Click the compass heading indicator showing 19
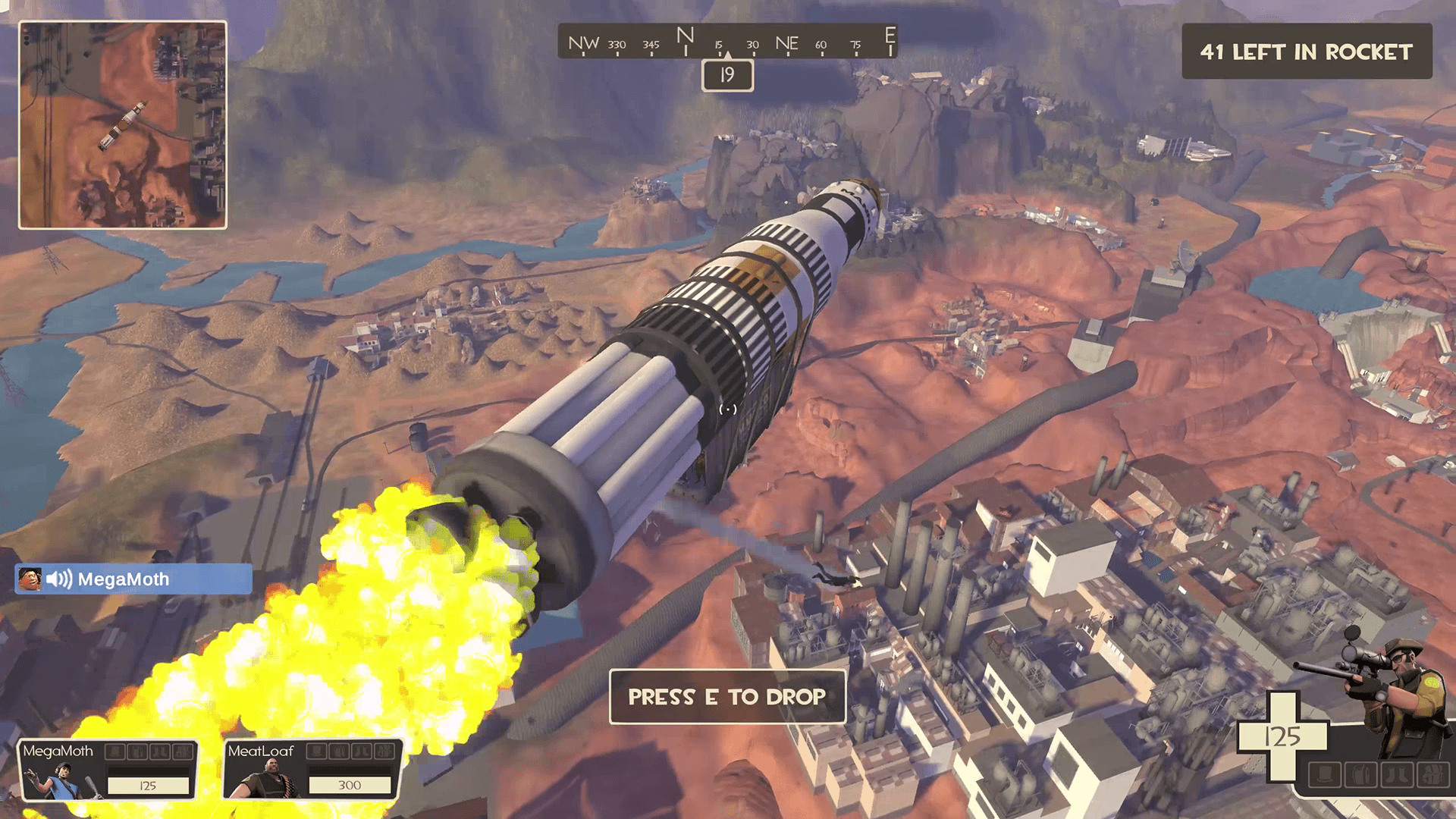This screenshot has height=819, width=1456. [726, 76]
